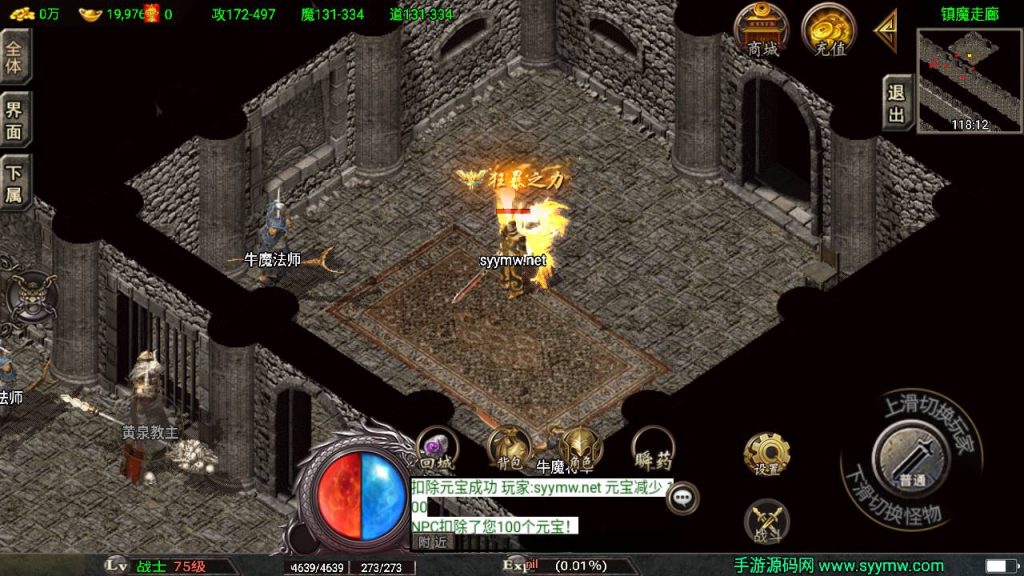Use the 瞬药 instant potion
1024x576 pixels.
(652, 451)
